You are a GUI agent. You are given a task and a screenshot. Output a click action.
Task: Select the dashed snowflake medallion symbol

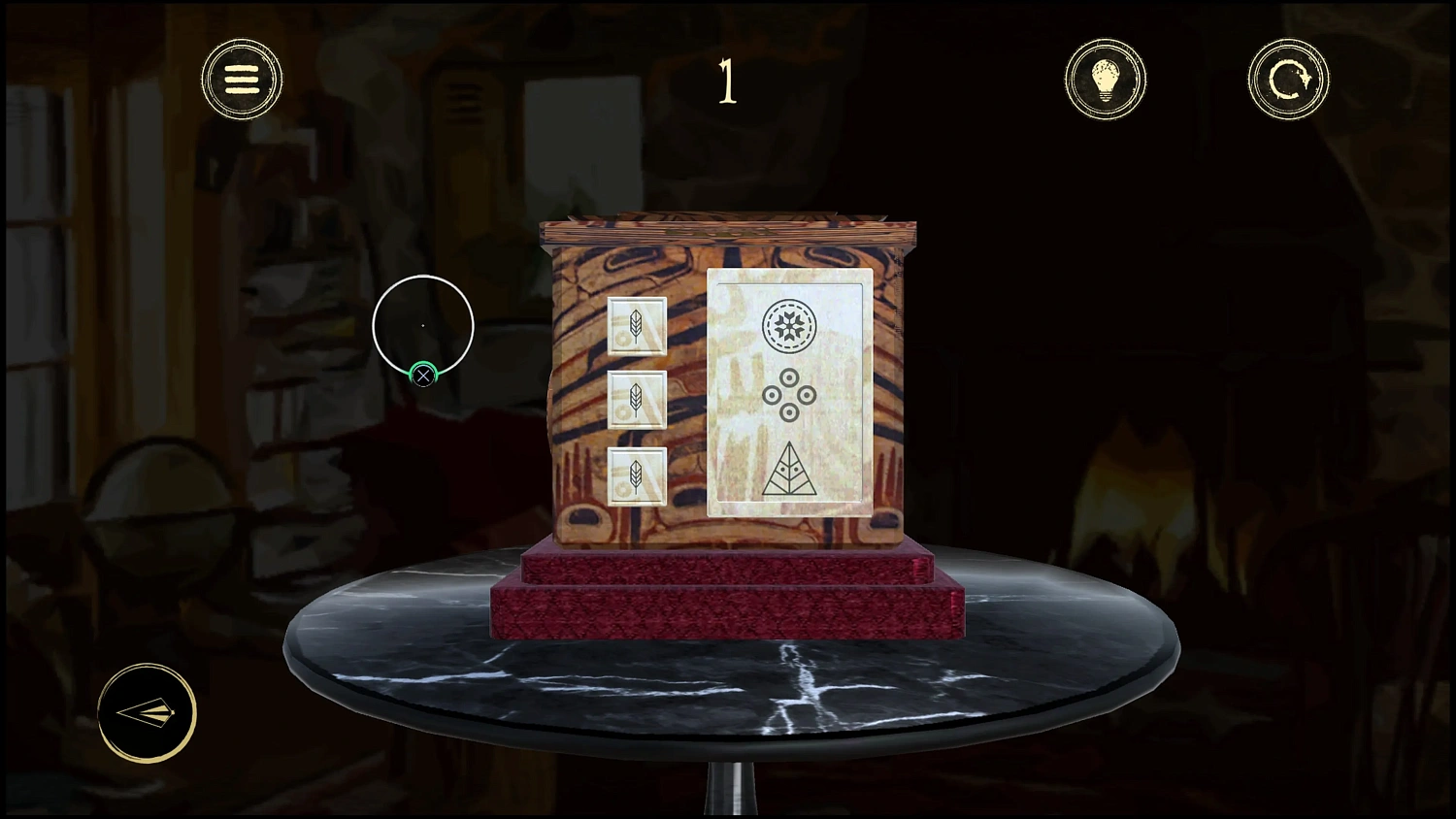pos(791,328)
